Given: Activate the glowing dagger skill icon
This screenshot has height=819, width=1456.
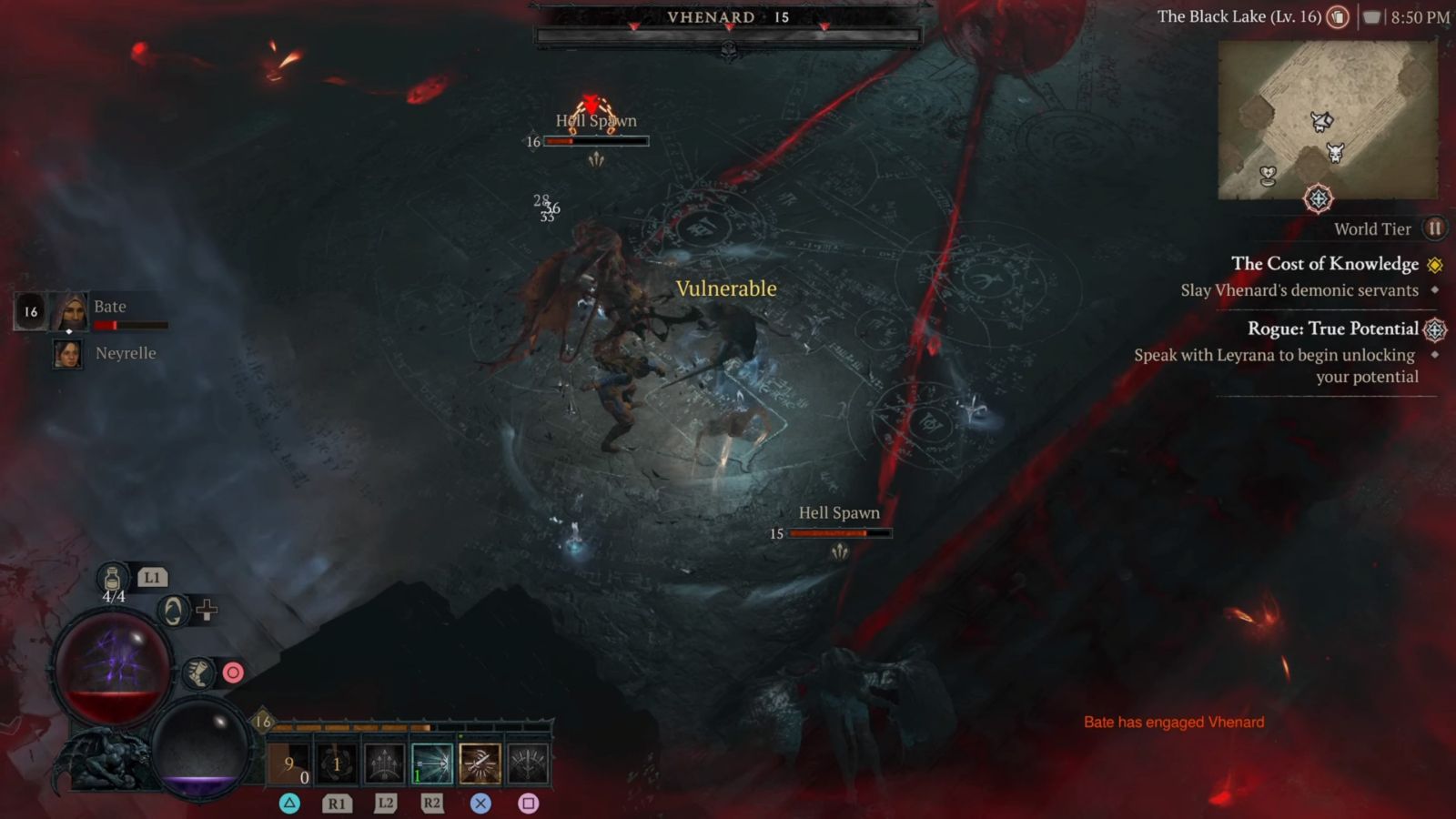Looking at the screenshot, I should tap(479, 763).
